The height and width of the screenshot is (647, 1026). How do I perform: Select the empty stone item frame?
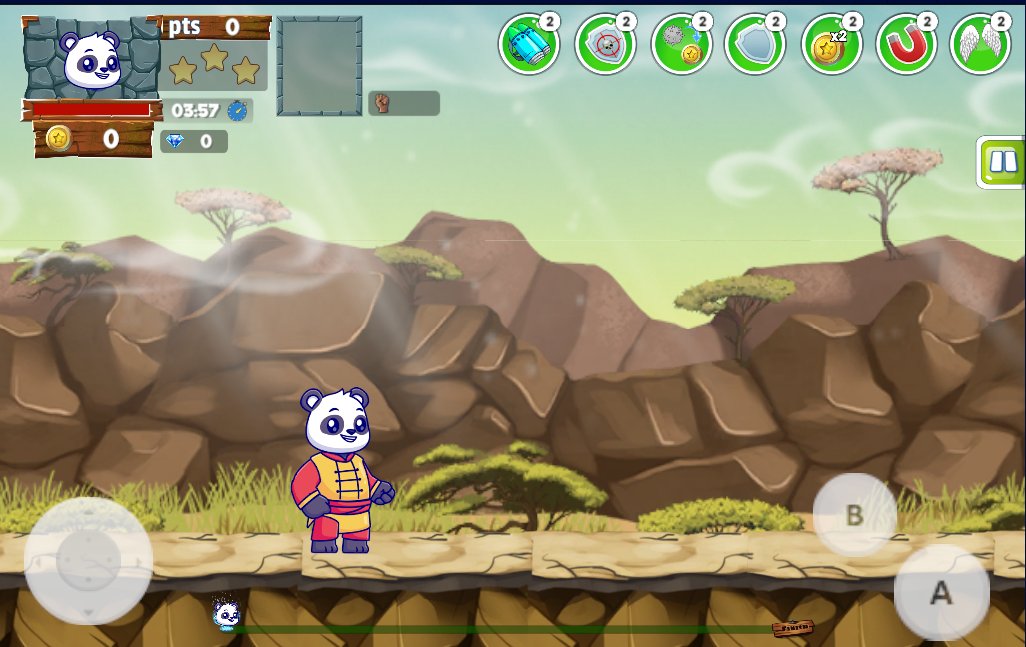[320, 66]
